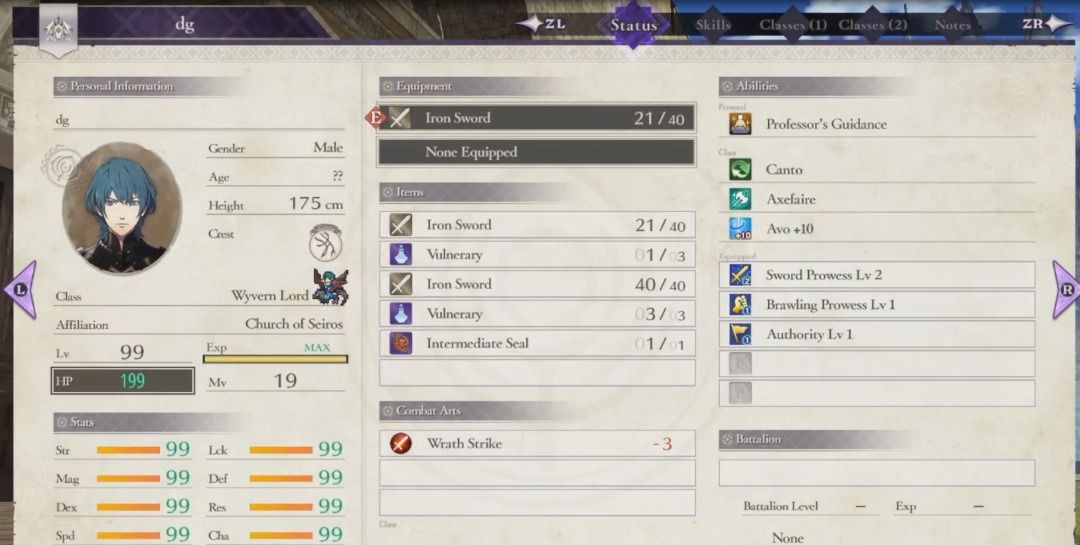
Task: Select Authority Lv 1 ability
Action: pyautogui.click(x=876, y=335)
